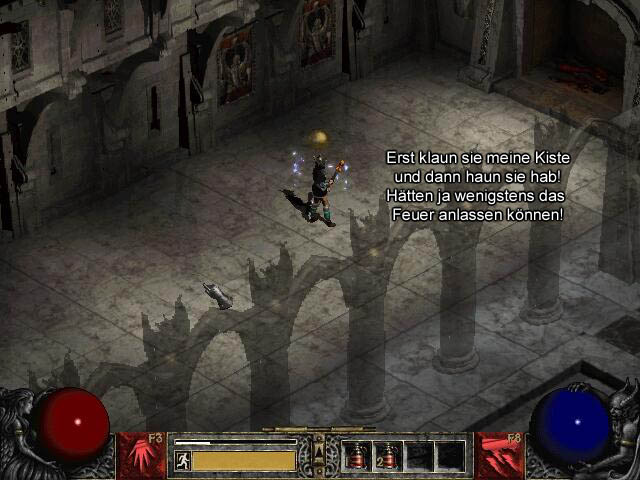The height and width of the screenshot is (480, 640).
Task: Toggle the run/walk button
Action: pyautogui.click(x=182, y=460)
